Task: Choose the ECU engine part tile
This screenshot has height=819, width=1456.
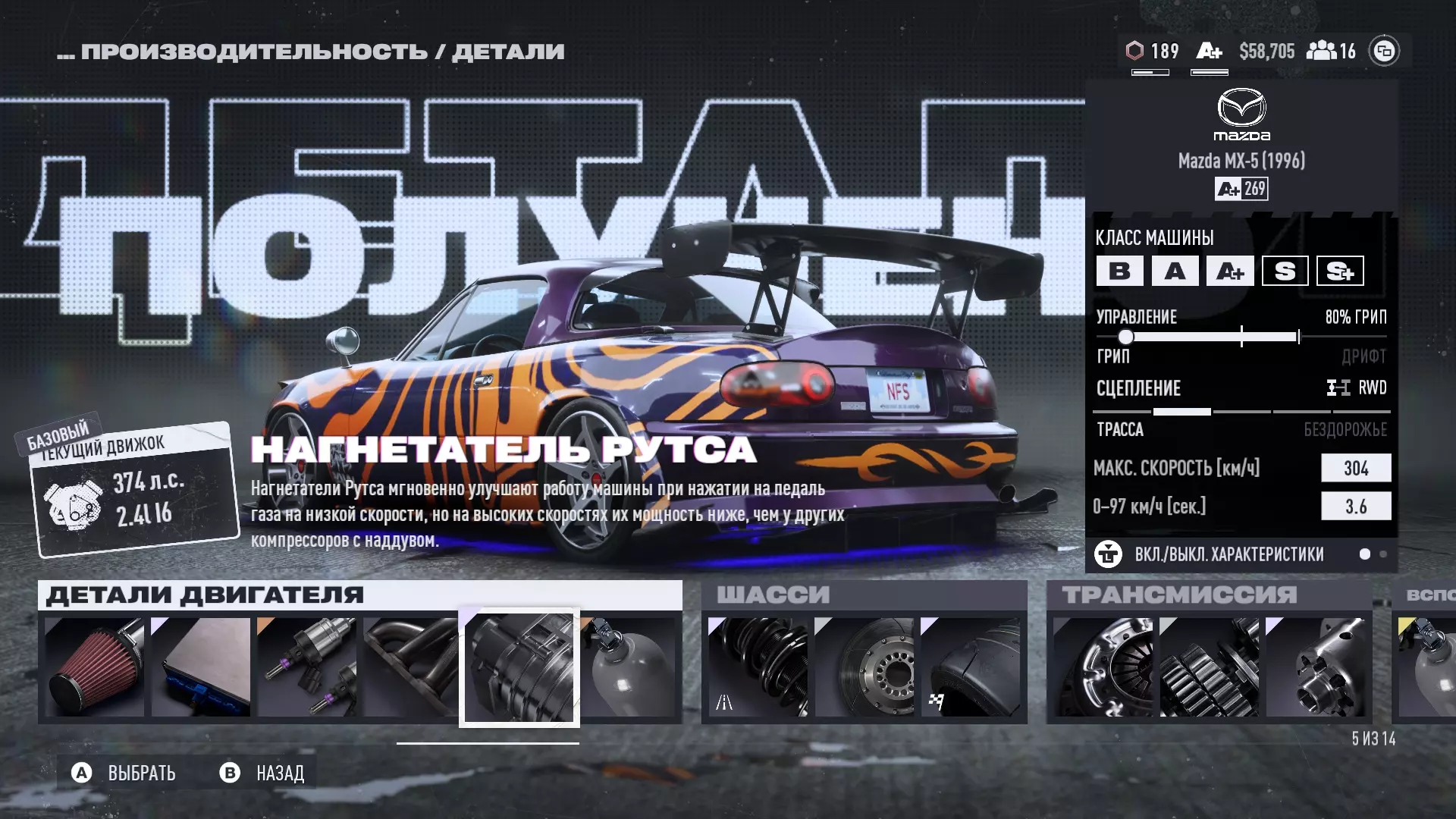Action: [201, 667]
